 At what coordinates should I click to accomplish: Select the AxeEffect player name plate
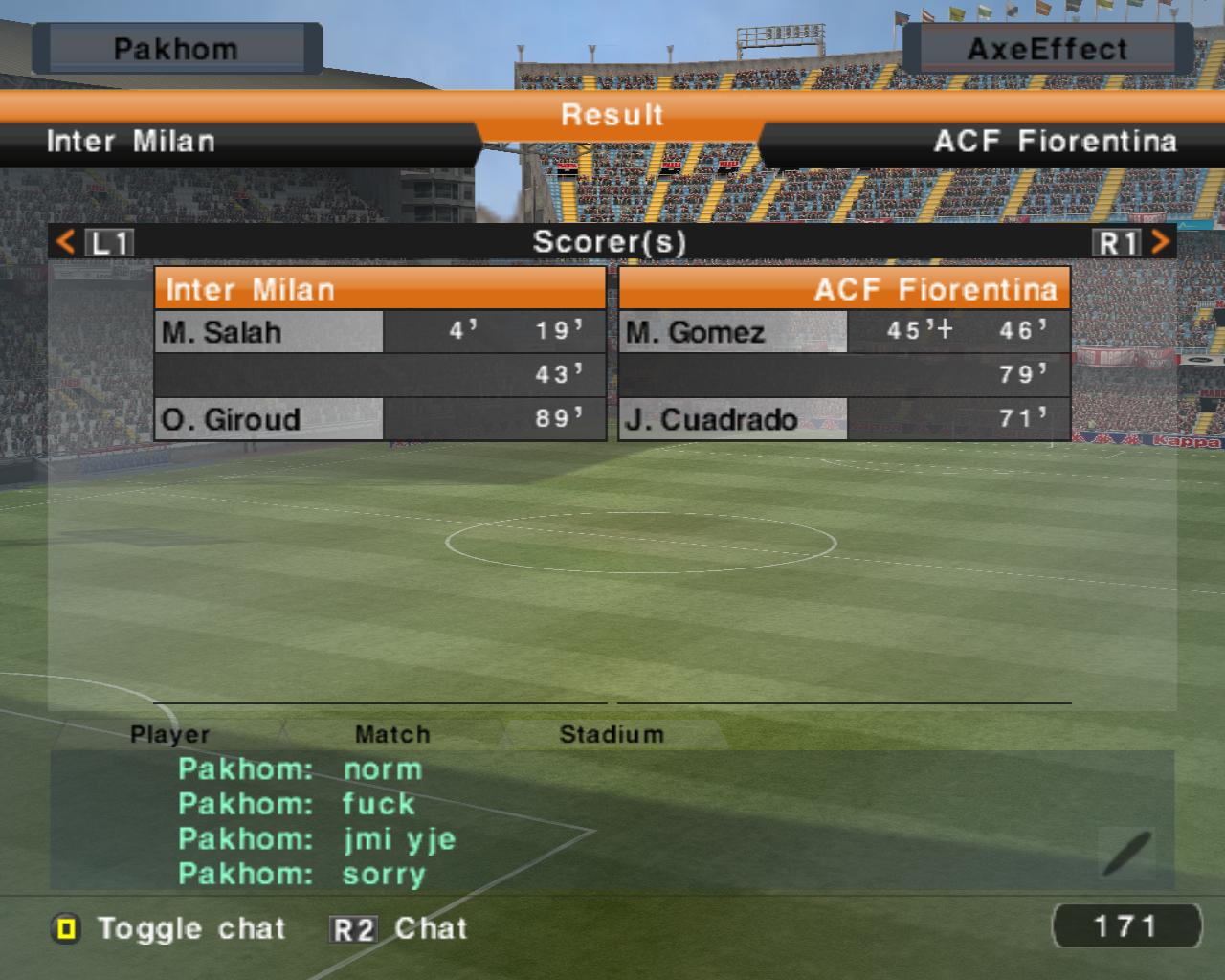[x=1047, y=49]
